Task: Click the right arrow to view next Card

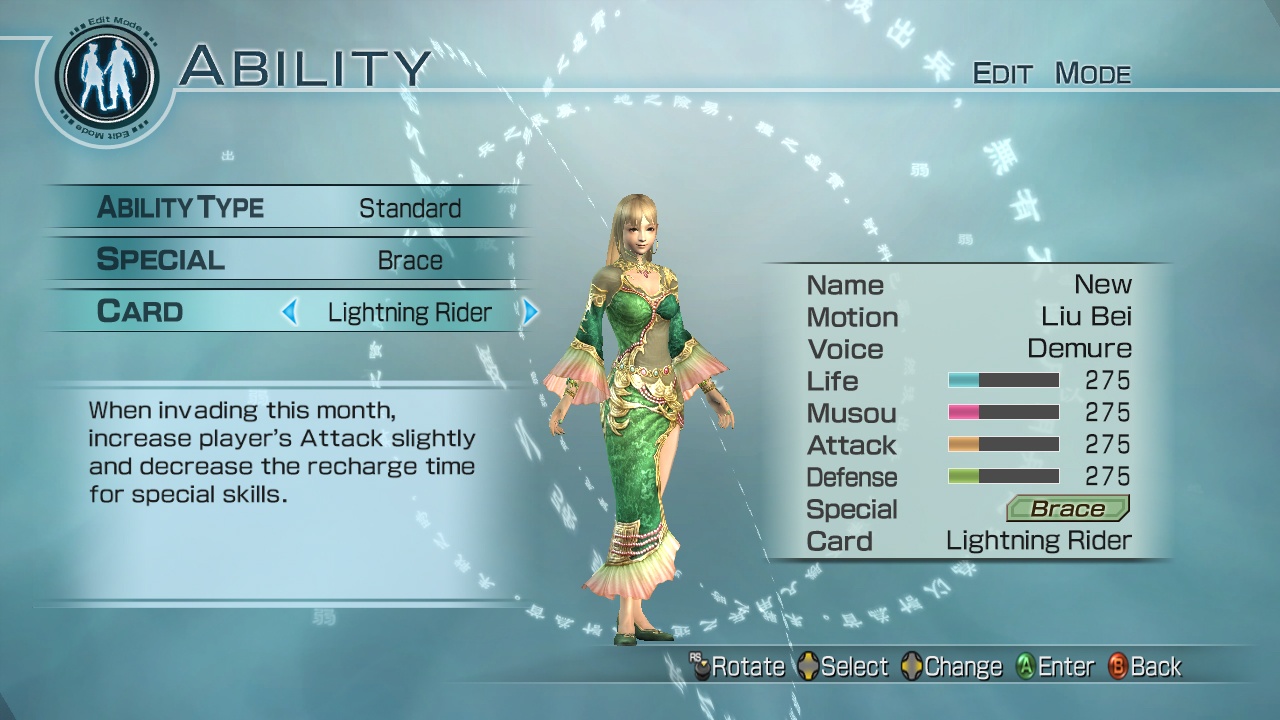Action: coord(531,312)
